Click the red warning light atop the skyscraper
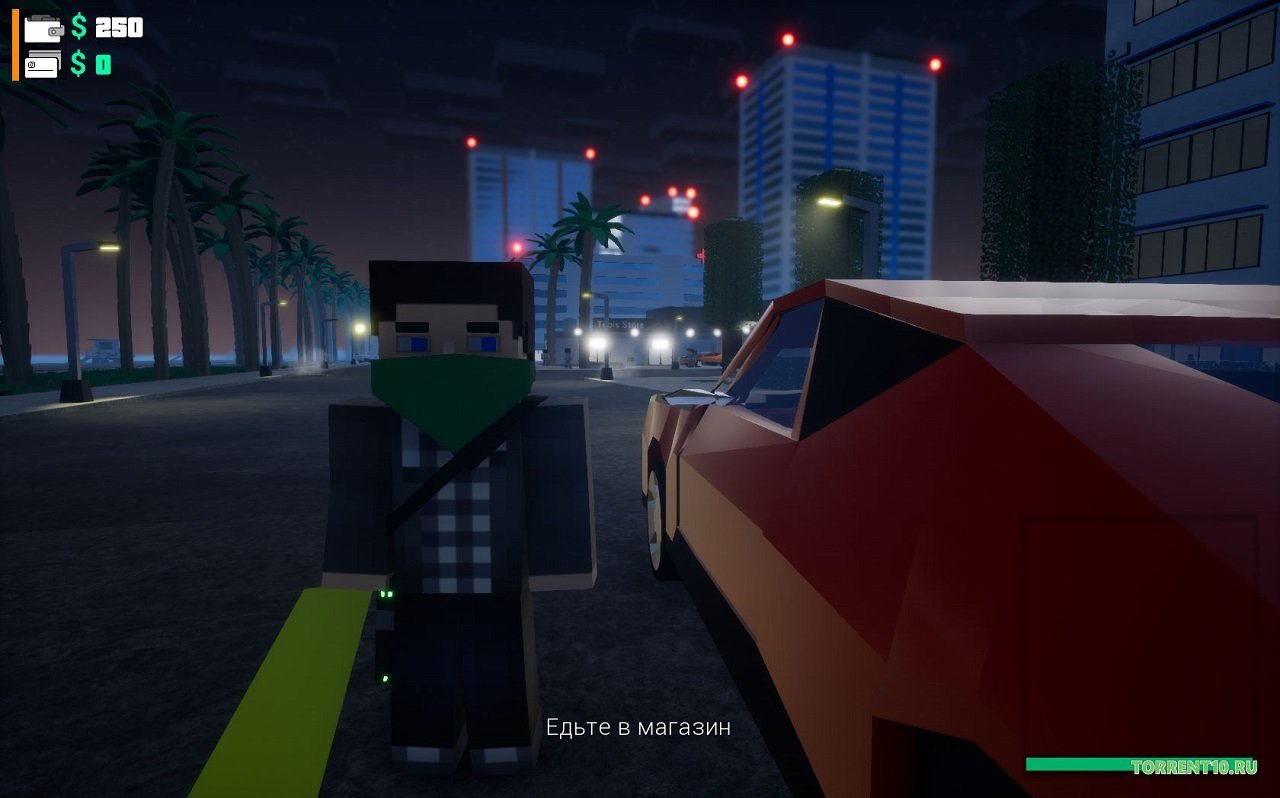This screenshot has height=798, width=1280. [788, 38]
